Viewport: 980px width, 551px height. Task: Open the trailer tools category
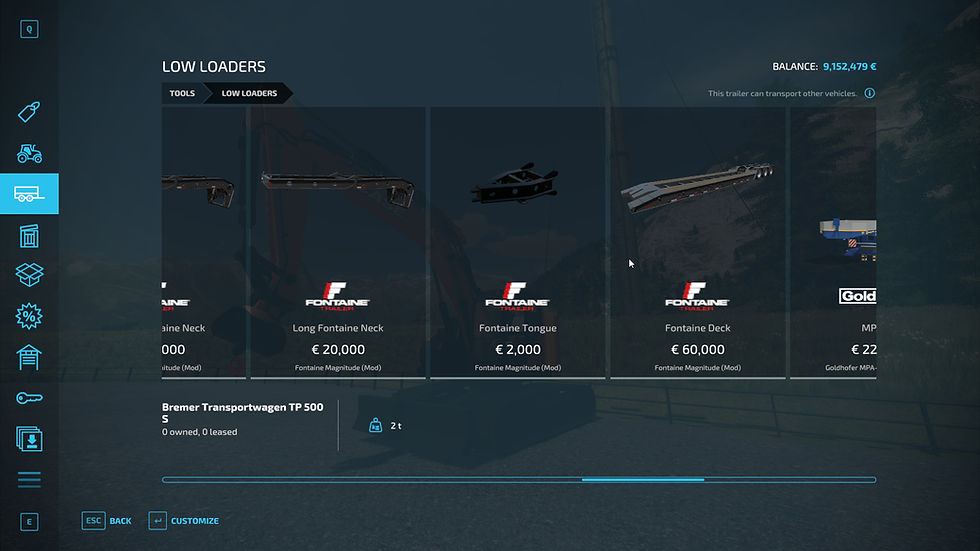click(29, 194)
